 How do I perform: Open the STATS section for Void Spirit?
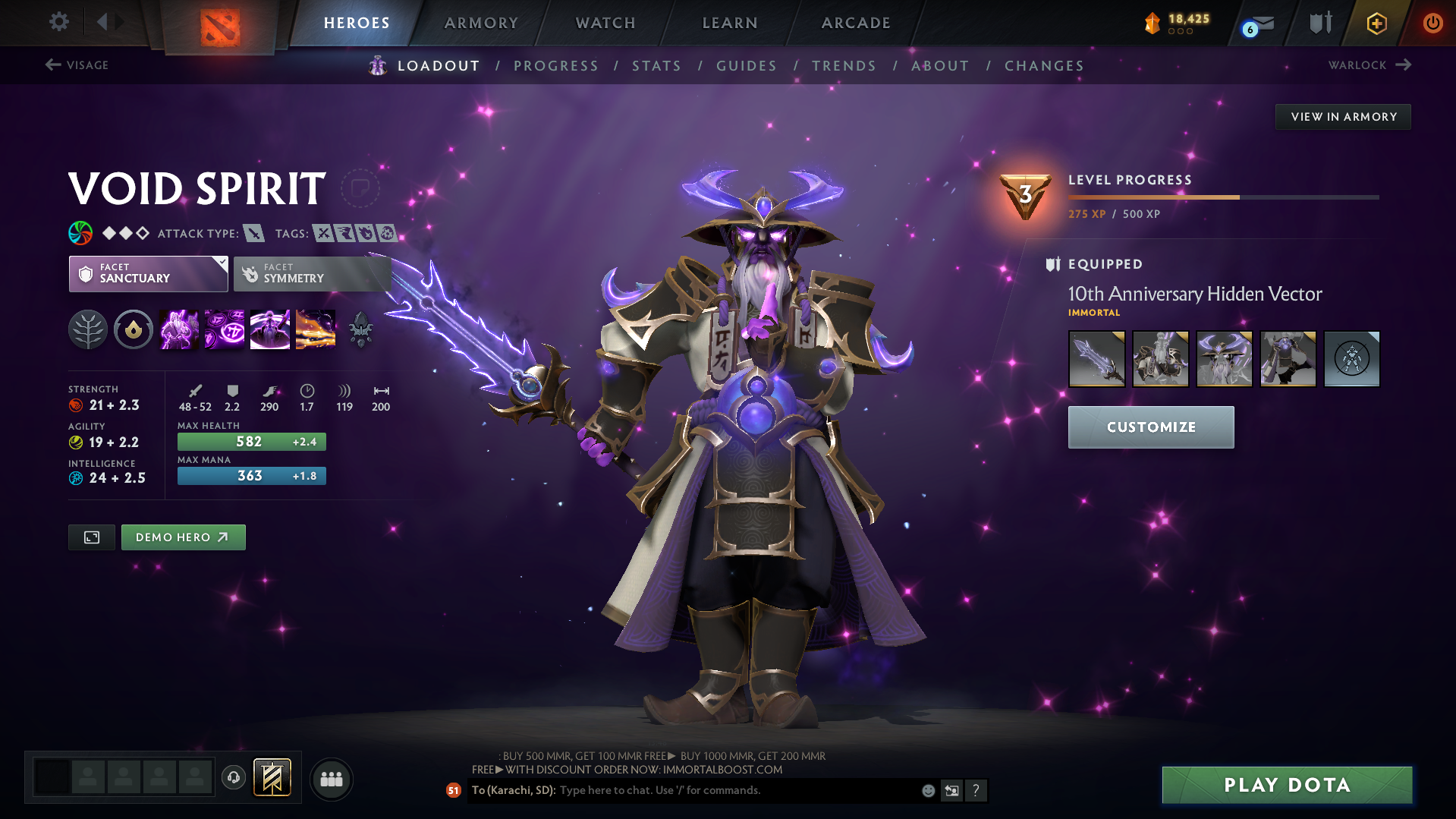coord(656,65)
